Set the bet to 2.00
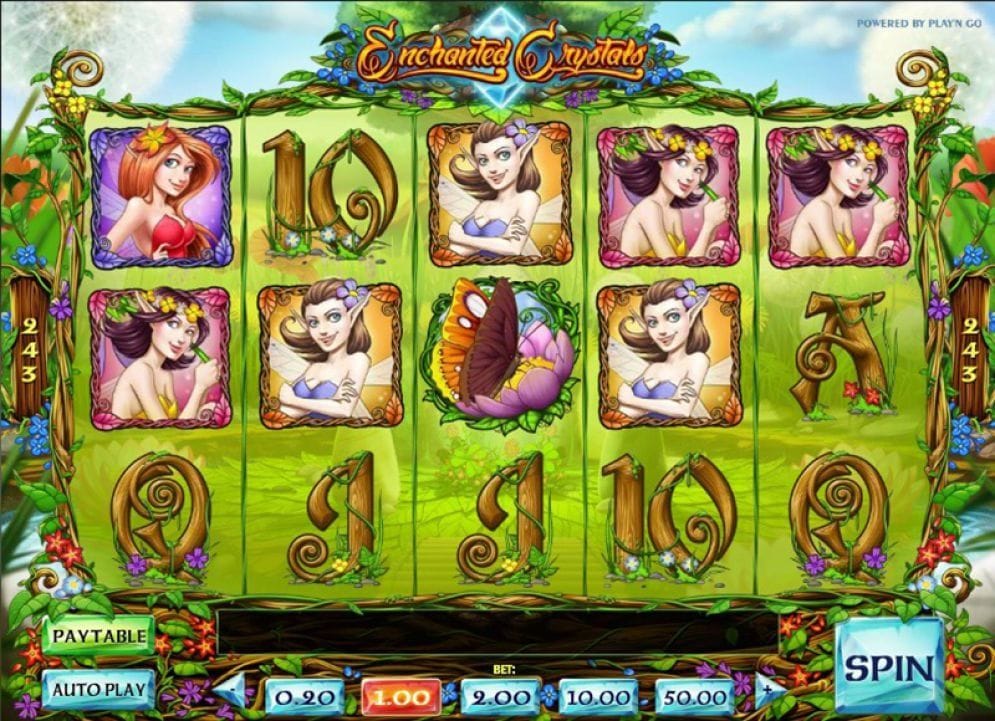This screenshot has height=721, width=995. point(499,696)
